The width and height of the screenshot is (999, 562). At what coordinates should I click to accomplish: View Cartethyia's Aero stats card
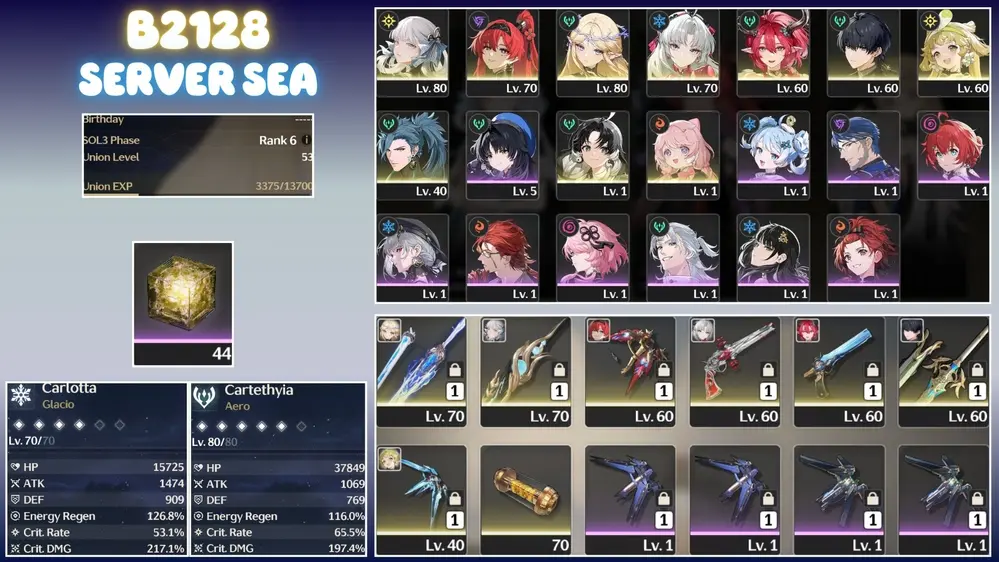(279, 467)
